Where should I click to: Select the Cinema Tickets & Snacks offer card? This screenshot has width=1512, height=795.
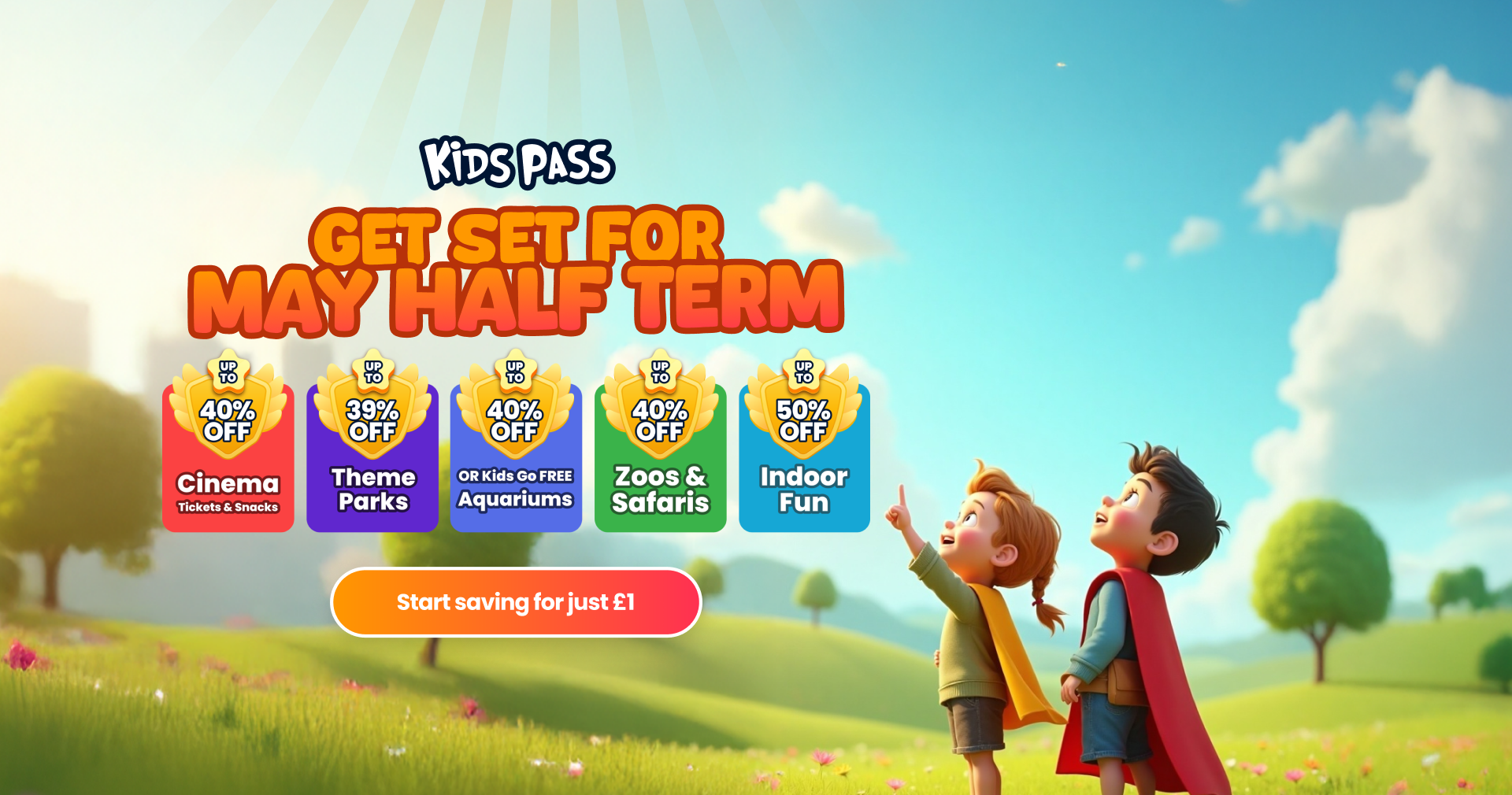point(228,457)
